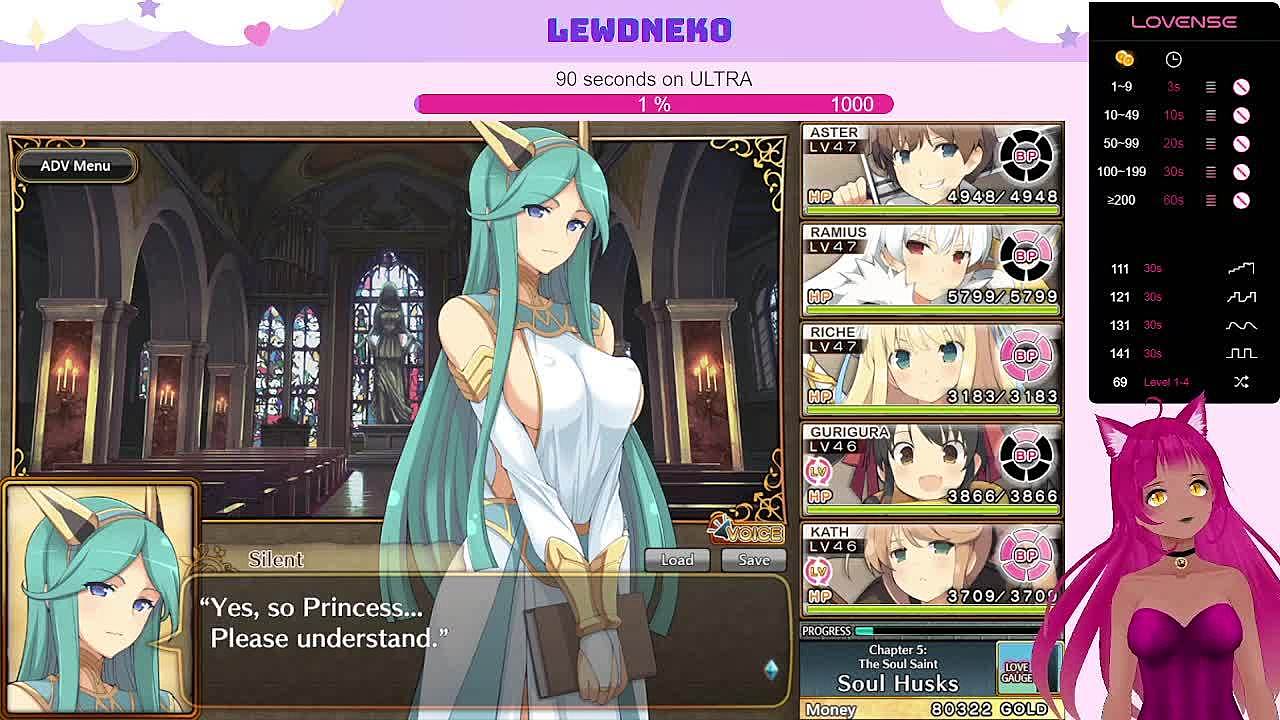
Task: Click the Lovense shuffle icon
Action: click(1241, 382)
